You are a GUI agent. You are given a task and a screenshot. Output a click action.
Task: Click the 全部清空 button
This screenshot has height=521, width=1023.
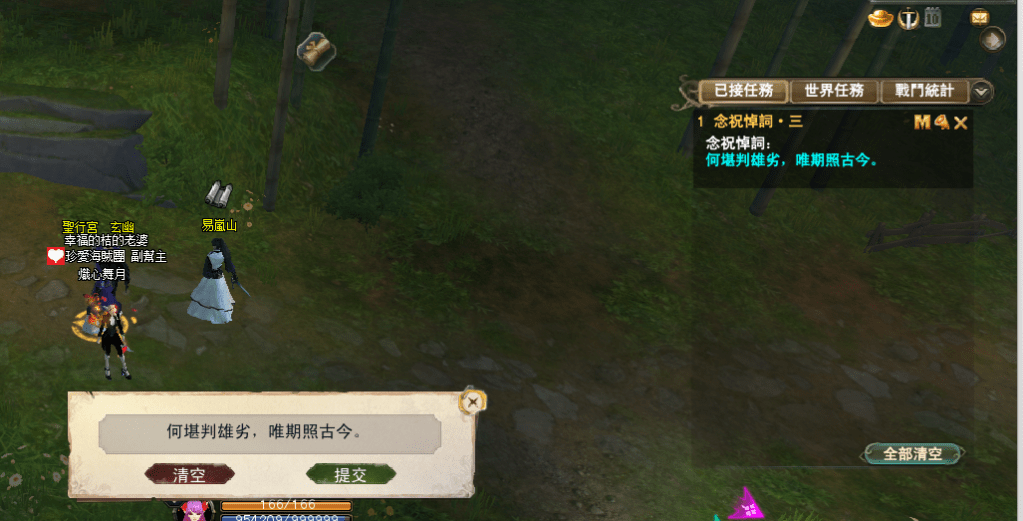pos(912,453)
